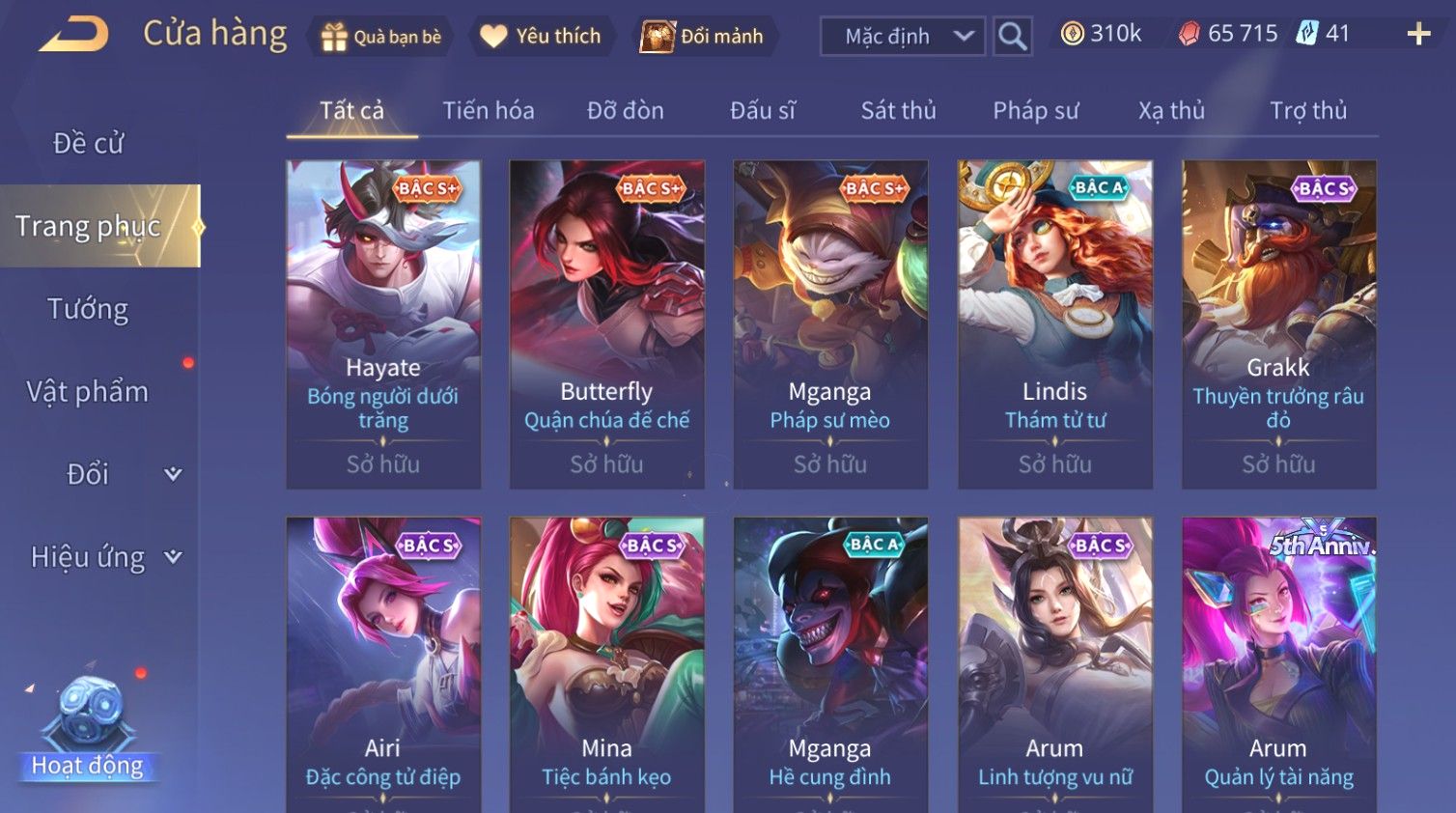Open the Vật phẩm items section
The image size is (1456, 813).
88,392
